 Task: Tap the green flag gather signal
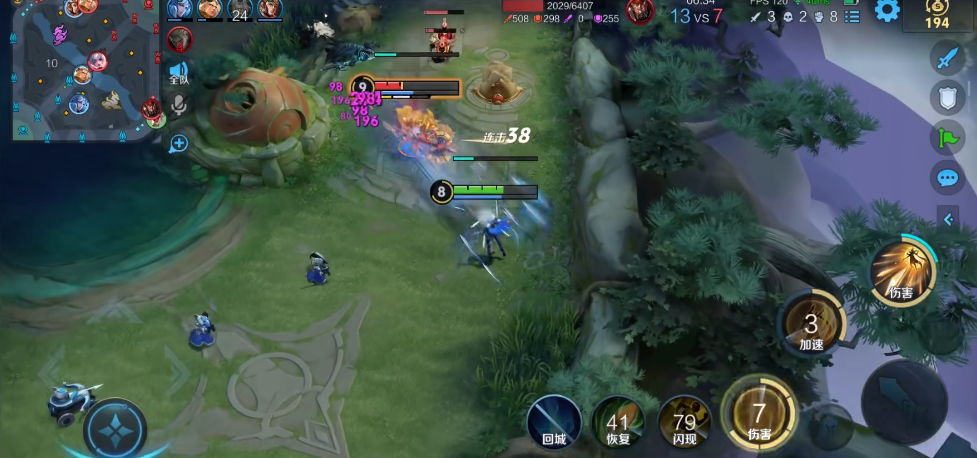point(947,138)
